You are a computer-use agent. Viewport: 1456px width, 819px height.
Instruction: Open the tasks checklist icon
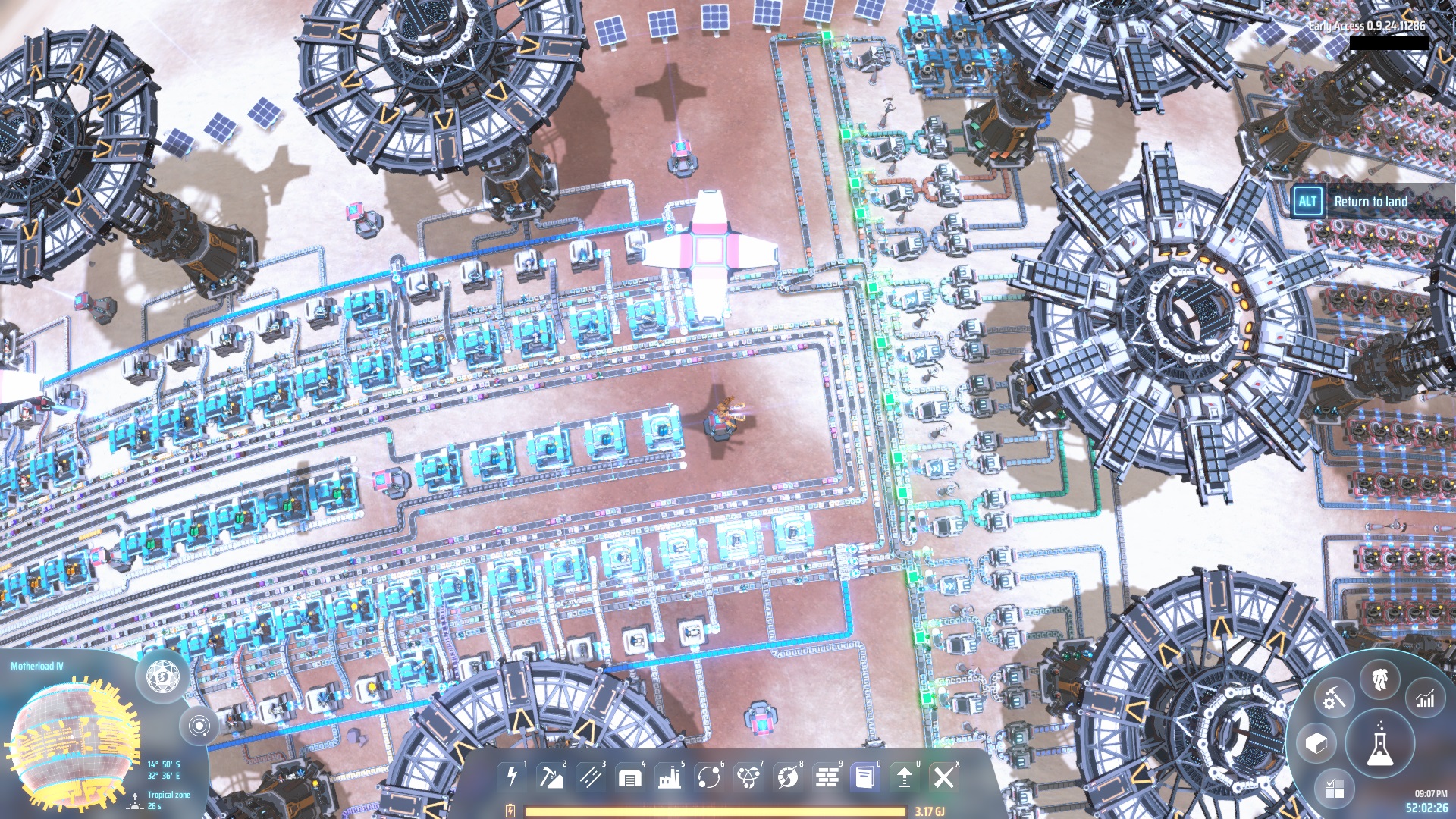pyautogui.click(x=1335, y=788)
